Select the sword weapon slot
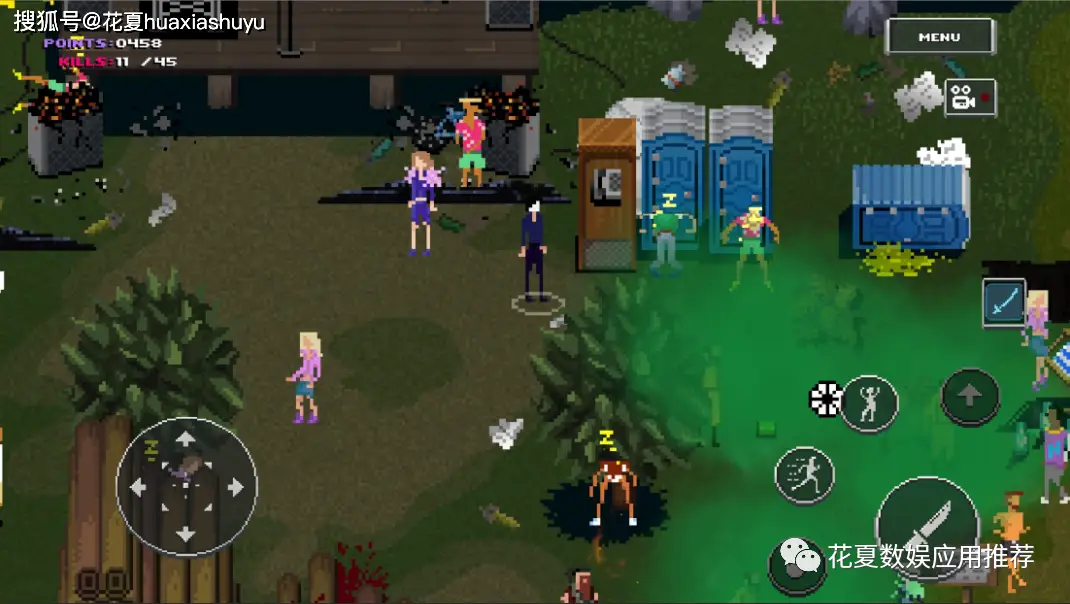The width and height of the screenshot is (1070, 604). click(x=1003, y=301)
